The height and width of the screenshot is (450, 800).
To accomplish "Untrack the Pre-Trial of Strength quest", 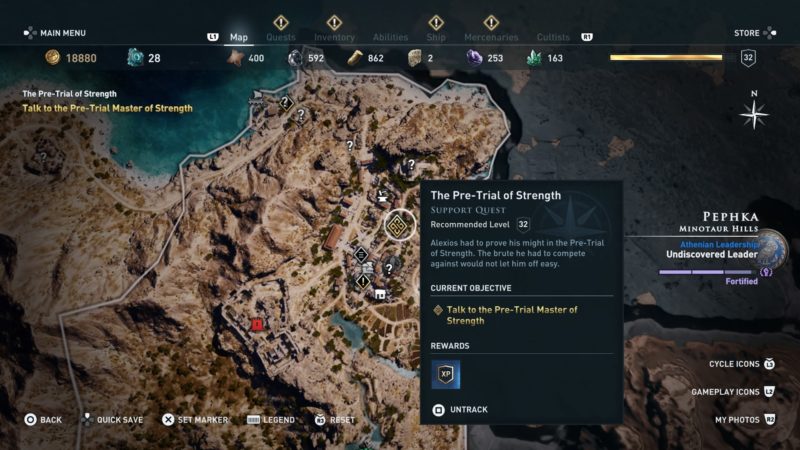I will tap(462, 409).
